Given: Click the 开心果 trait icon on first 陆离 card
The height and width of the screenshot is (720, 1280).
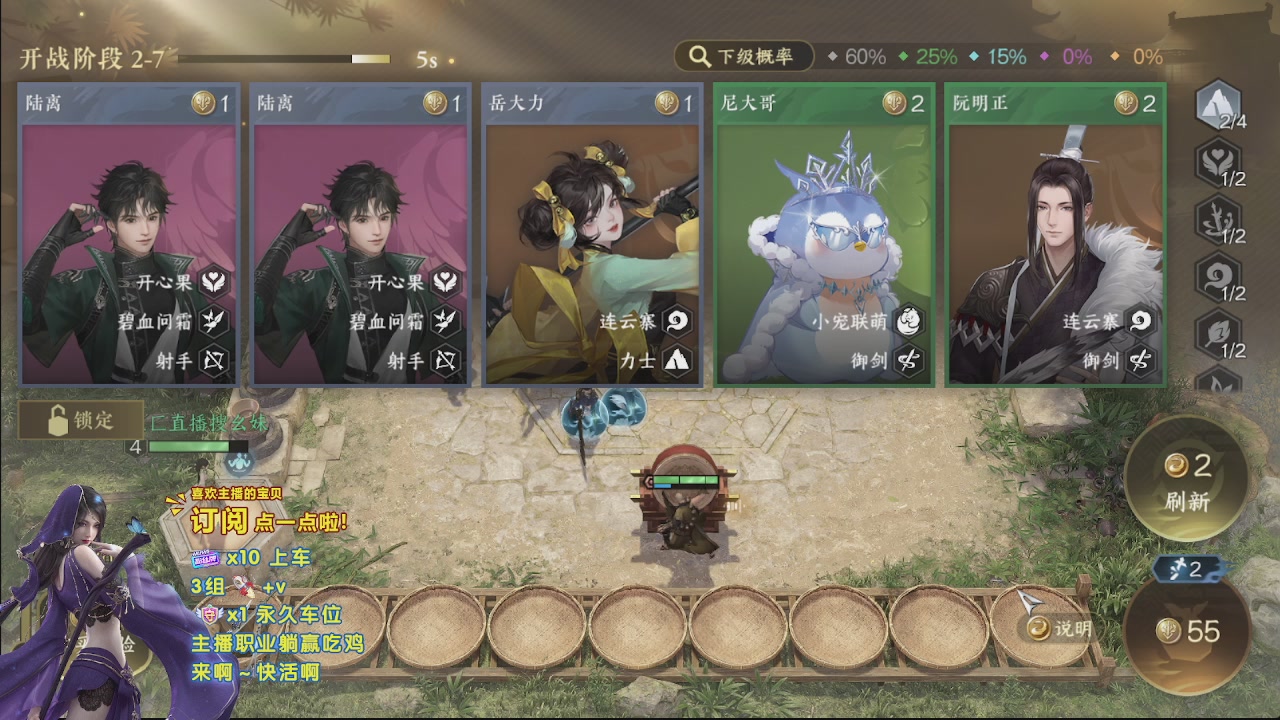Looking at the screenshot, I should pyautogui.click(x=213, y=283).
